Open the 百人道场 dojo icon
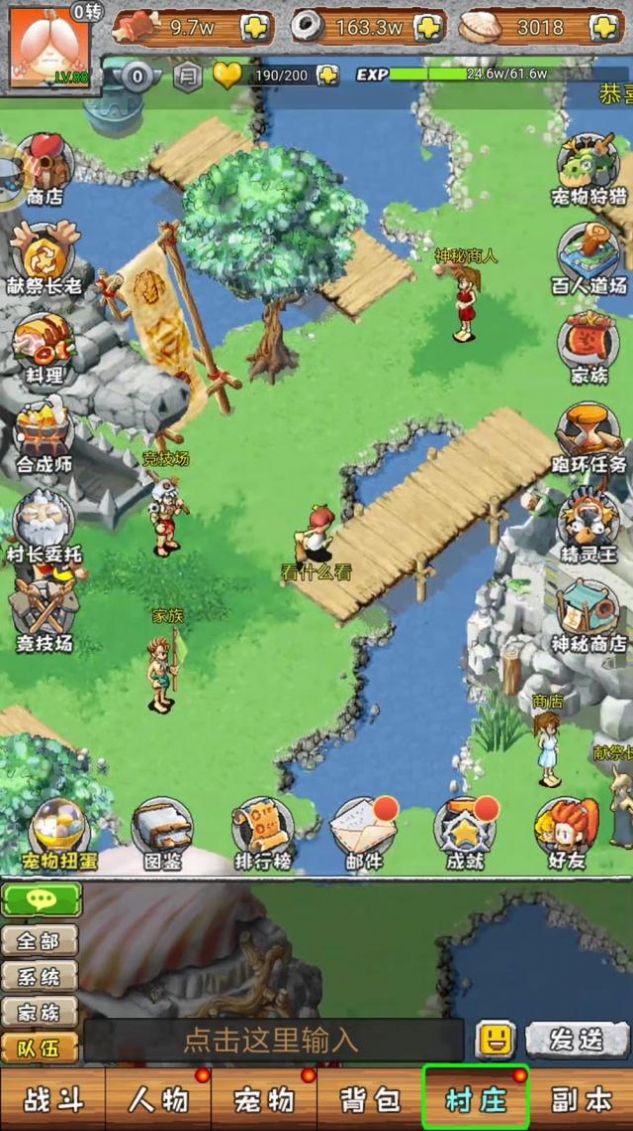The image size is (633, 1131). [588, 257]
